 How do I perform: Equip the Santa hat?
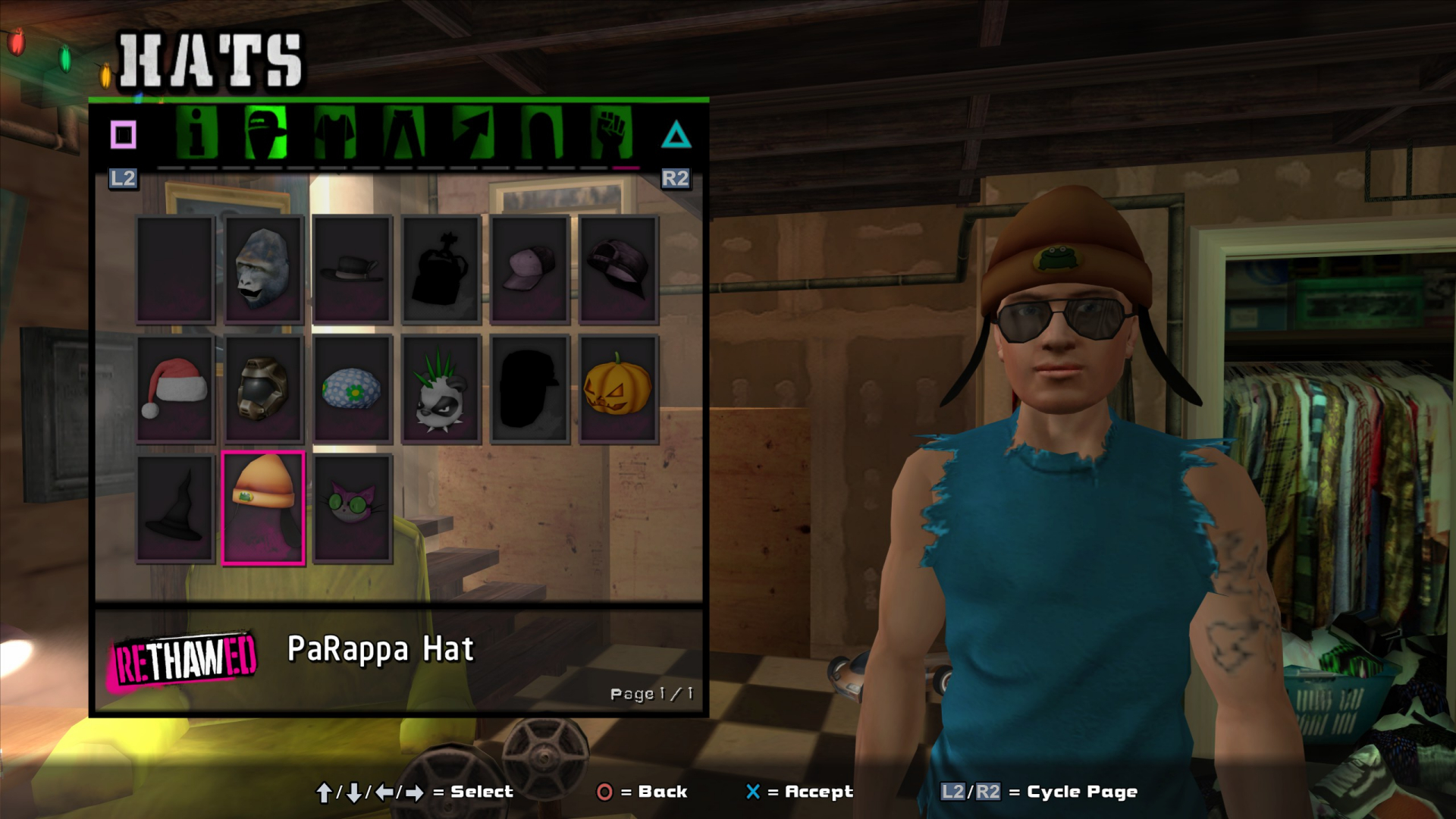[175, 389]
